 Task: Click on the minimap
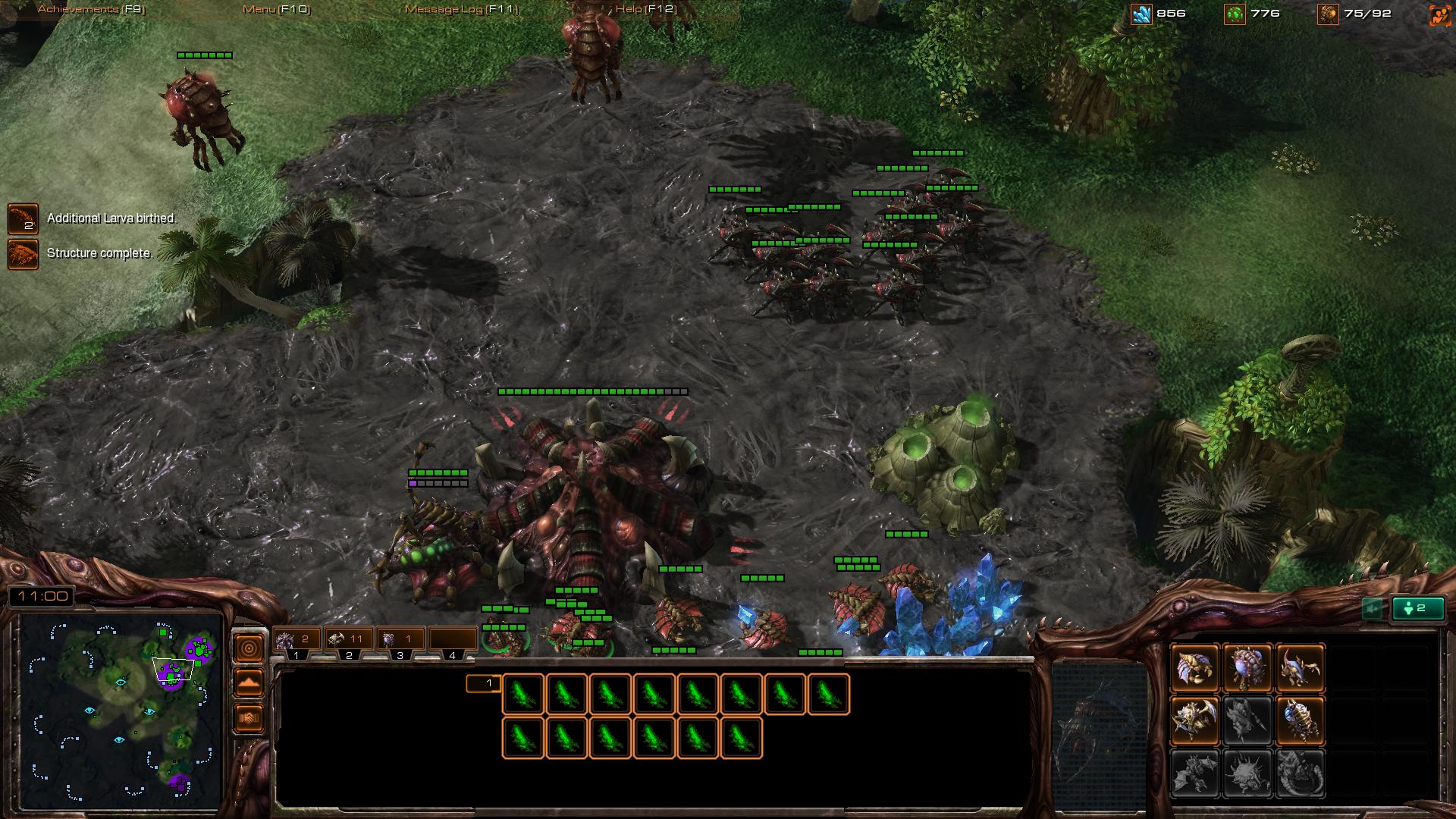coord(120,713)
